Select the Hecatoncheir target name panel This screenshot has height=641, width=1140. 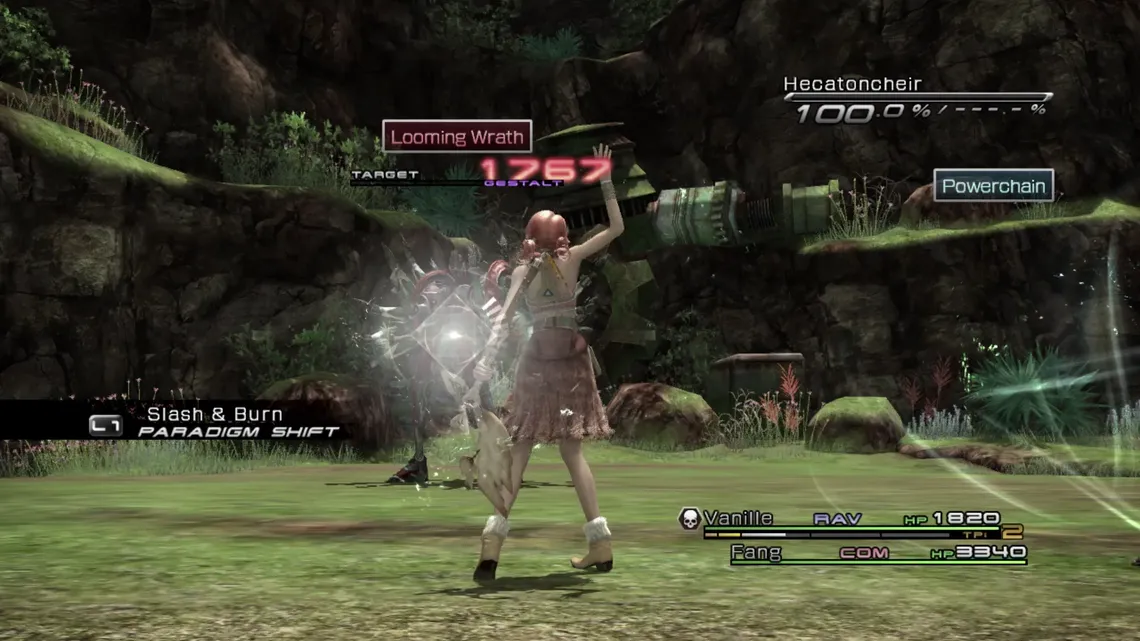[852, 85]
